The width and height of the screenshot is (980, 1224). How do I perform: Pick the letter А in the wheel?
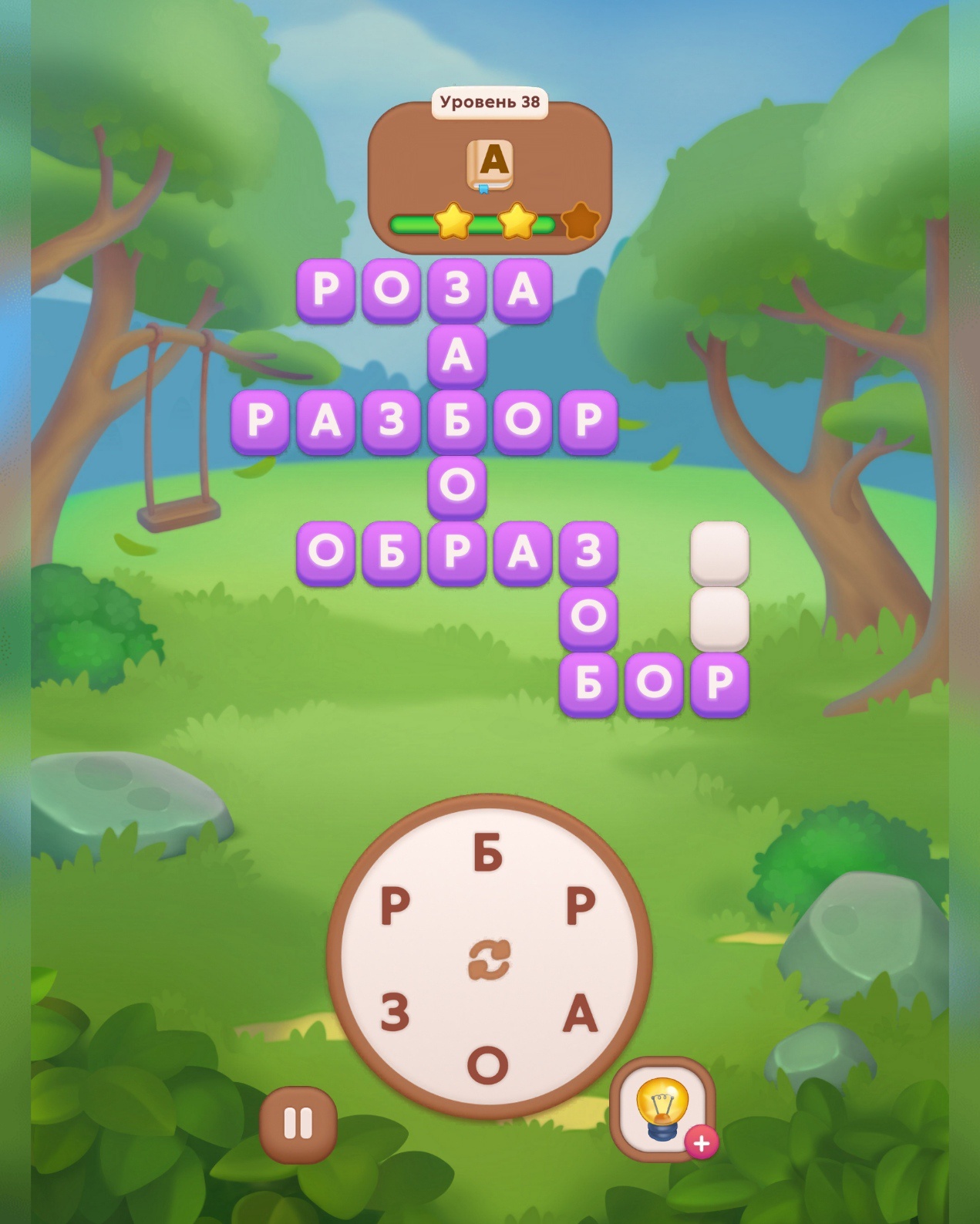tap(581, 1013)
